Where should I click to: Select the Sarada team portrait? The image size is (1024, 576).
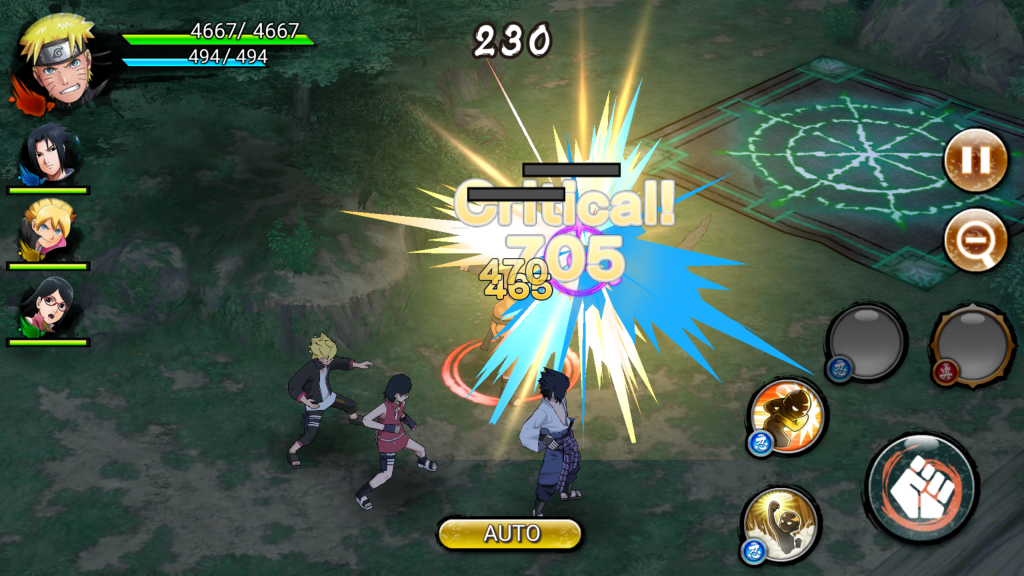(x=47, y=308)
